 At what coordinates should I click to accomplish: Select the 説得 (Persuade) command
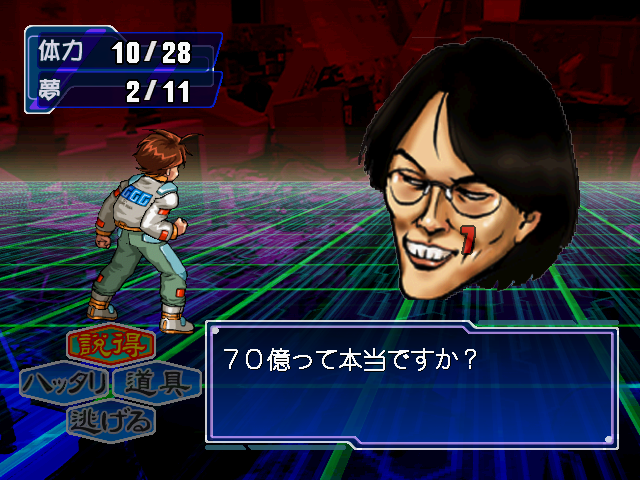111,347
